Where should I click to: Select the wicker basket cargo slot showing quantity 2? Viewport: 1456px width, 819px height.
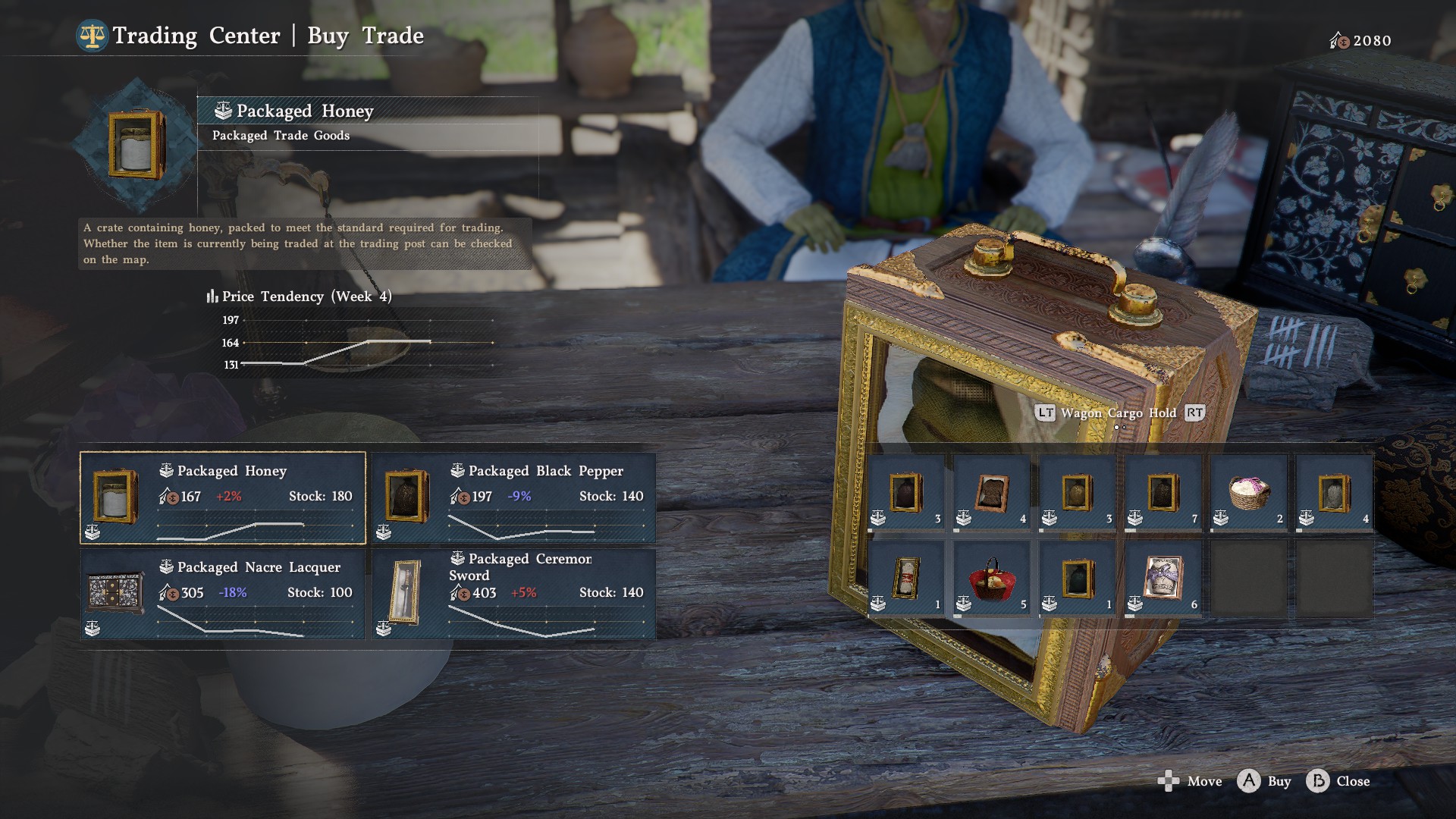click(x=1247, y=493)
